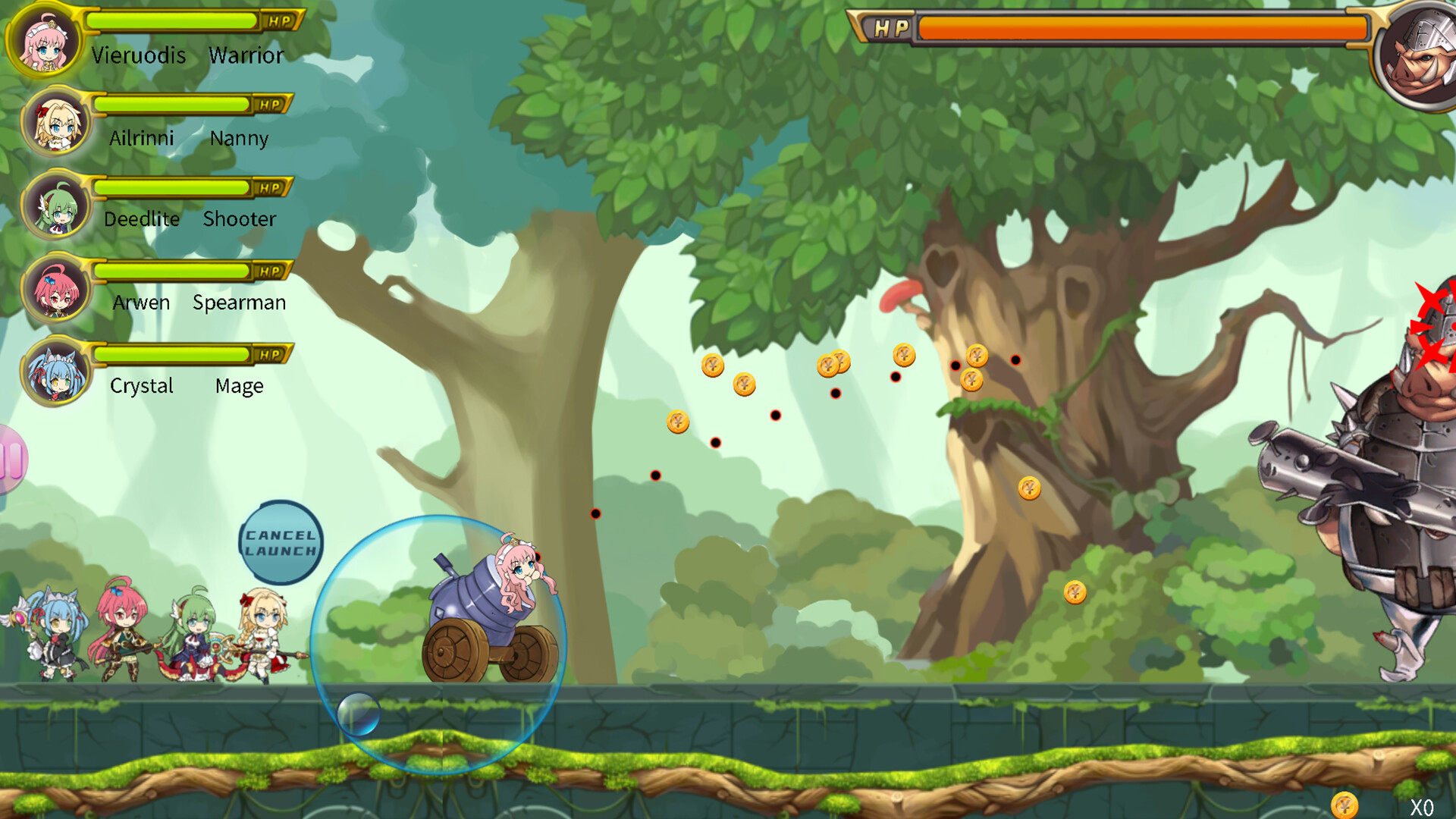Click the HP badge on Vieruodis's health bar
The height and width of the screenshot is (819, 1456).
pyautogui.click(x=281, y=21)
